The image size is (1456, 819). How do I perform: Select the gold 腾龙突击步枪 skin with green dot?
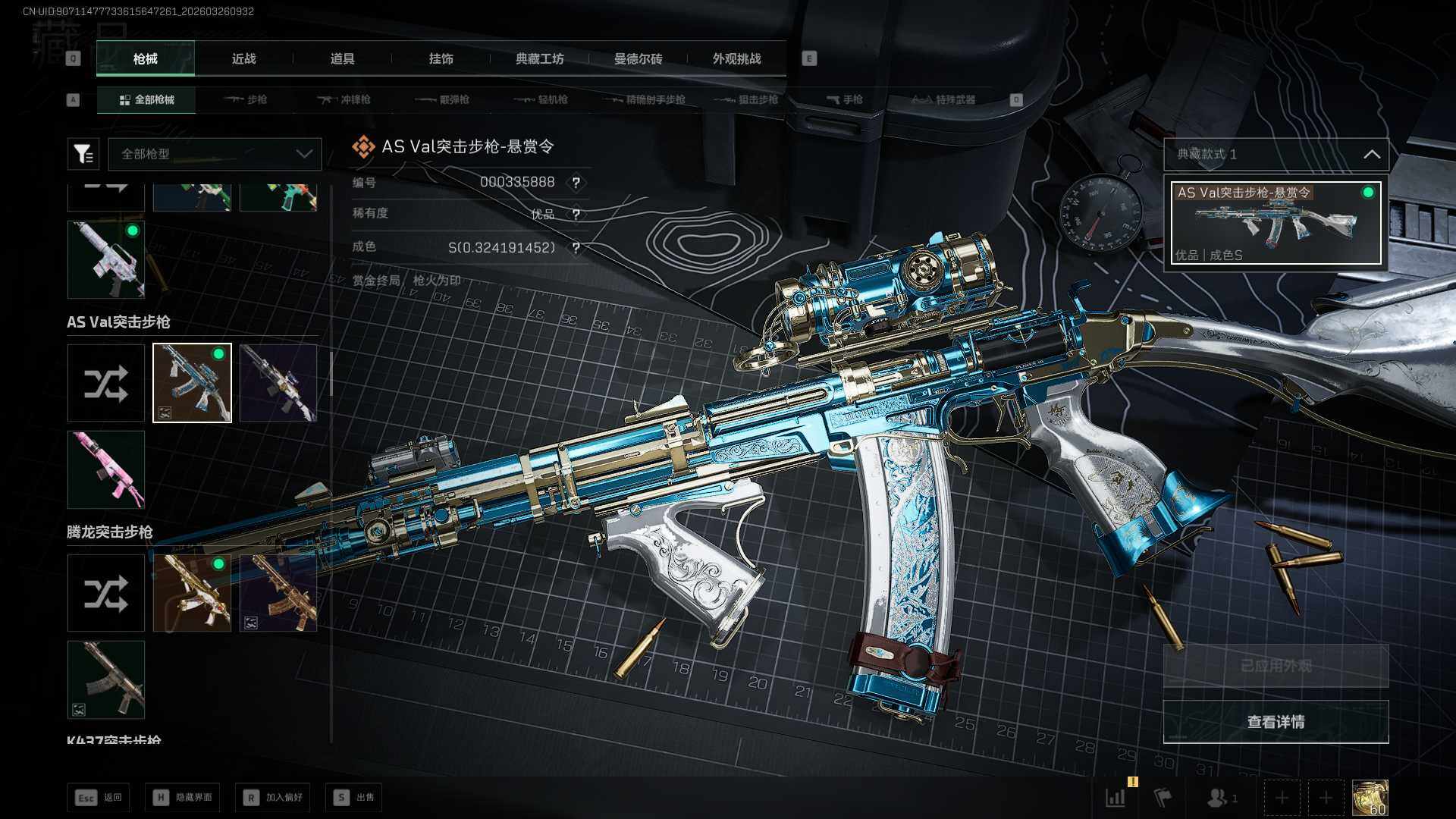192,593
